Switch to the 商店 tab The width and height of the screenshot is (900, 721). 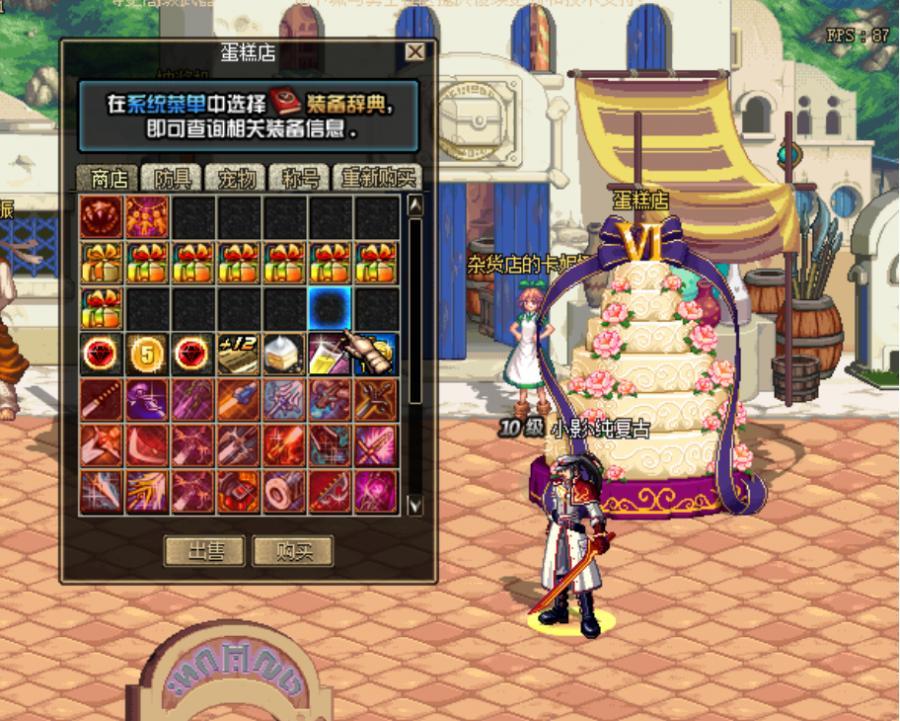[x=108, y=178]
